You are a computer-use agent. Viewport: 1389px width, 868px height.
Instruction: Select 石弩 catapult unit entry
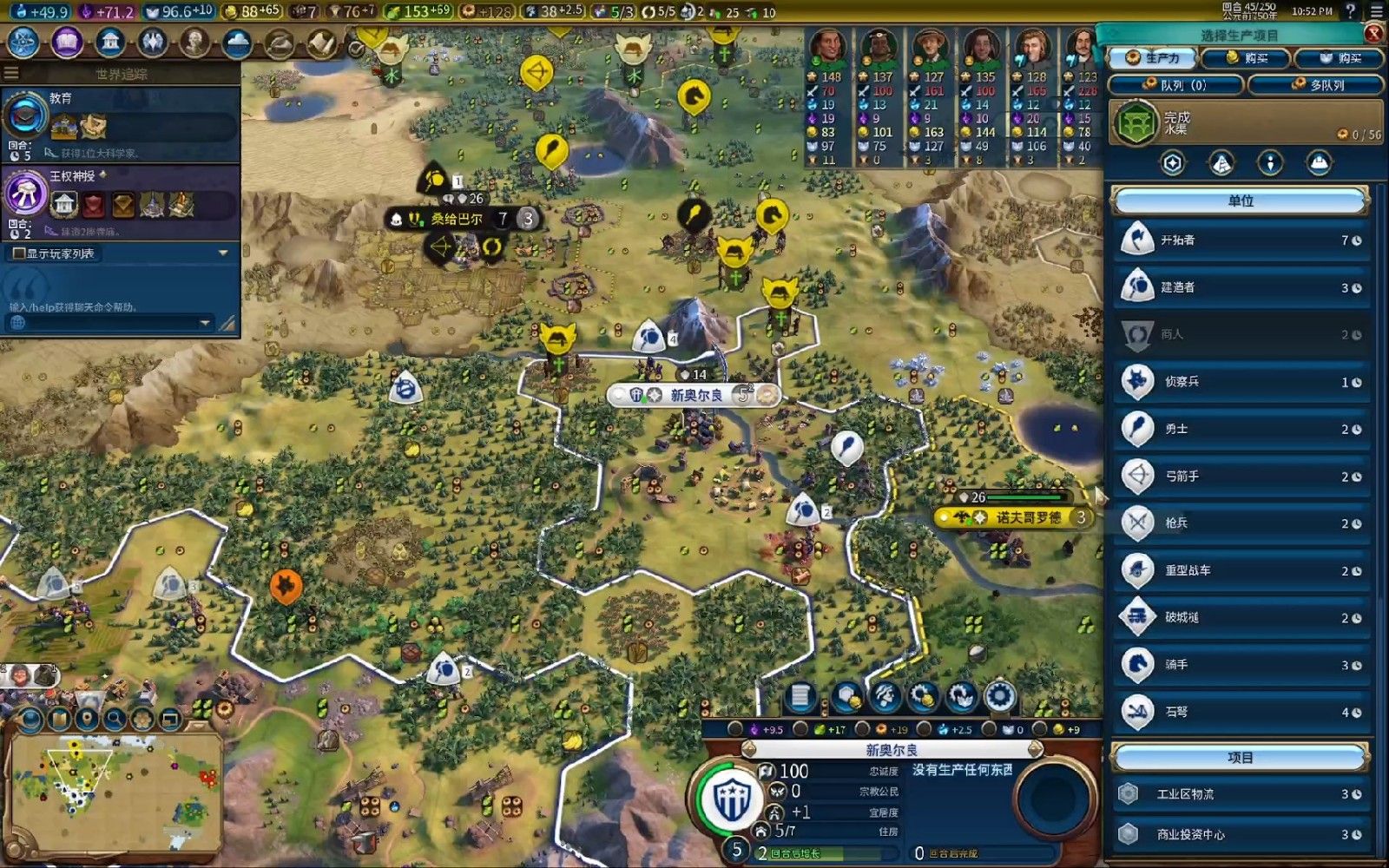click(1241, 712)
